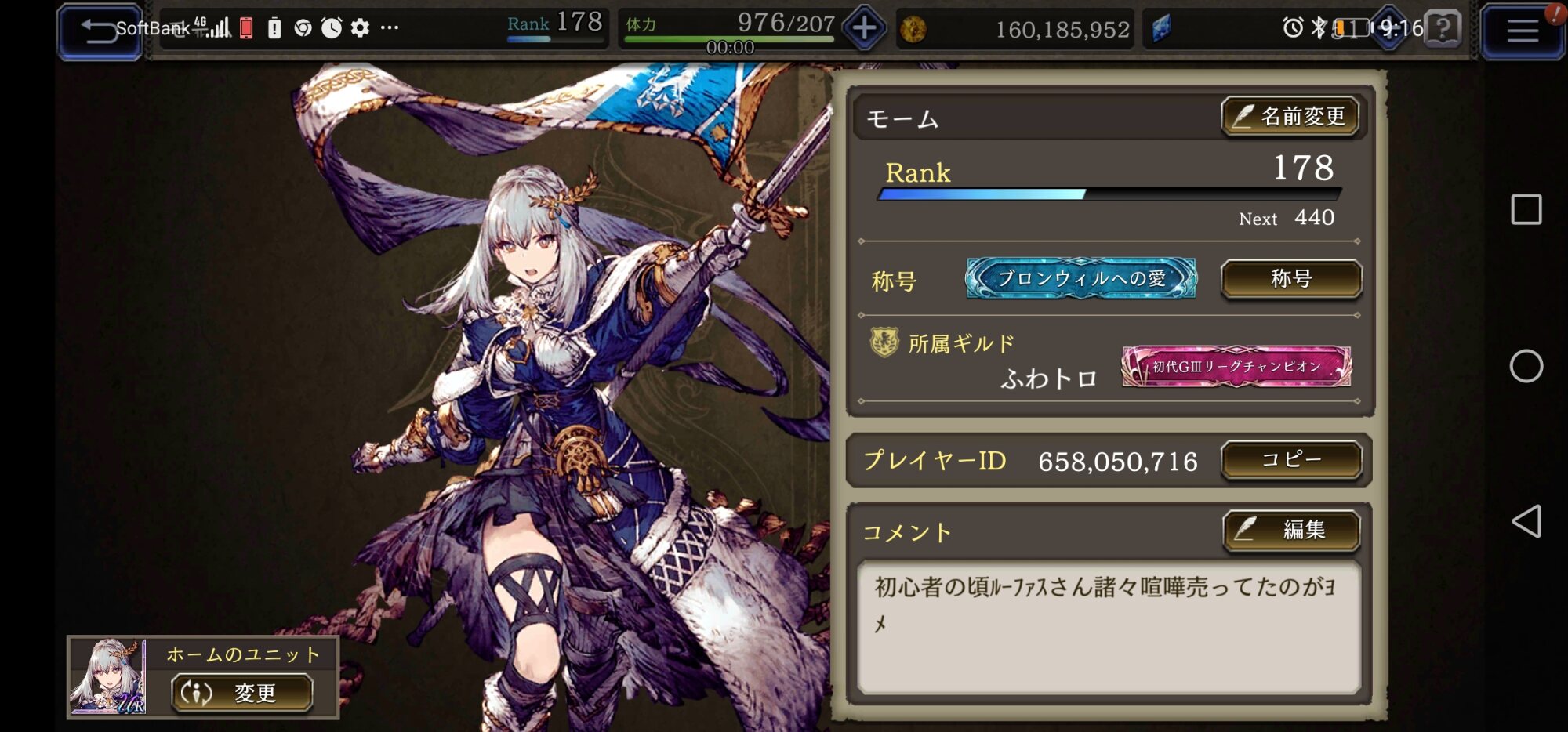Screen dimensions: 1568x732
Task: Edit the comment with 編集
Action: tap(1290, 531)
